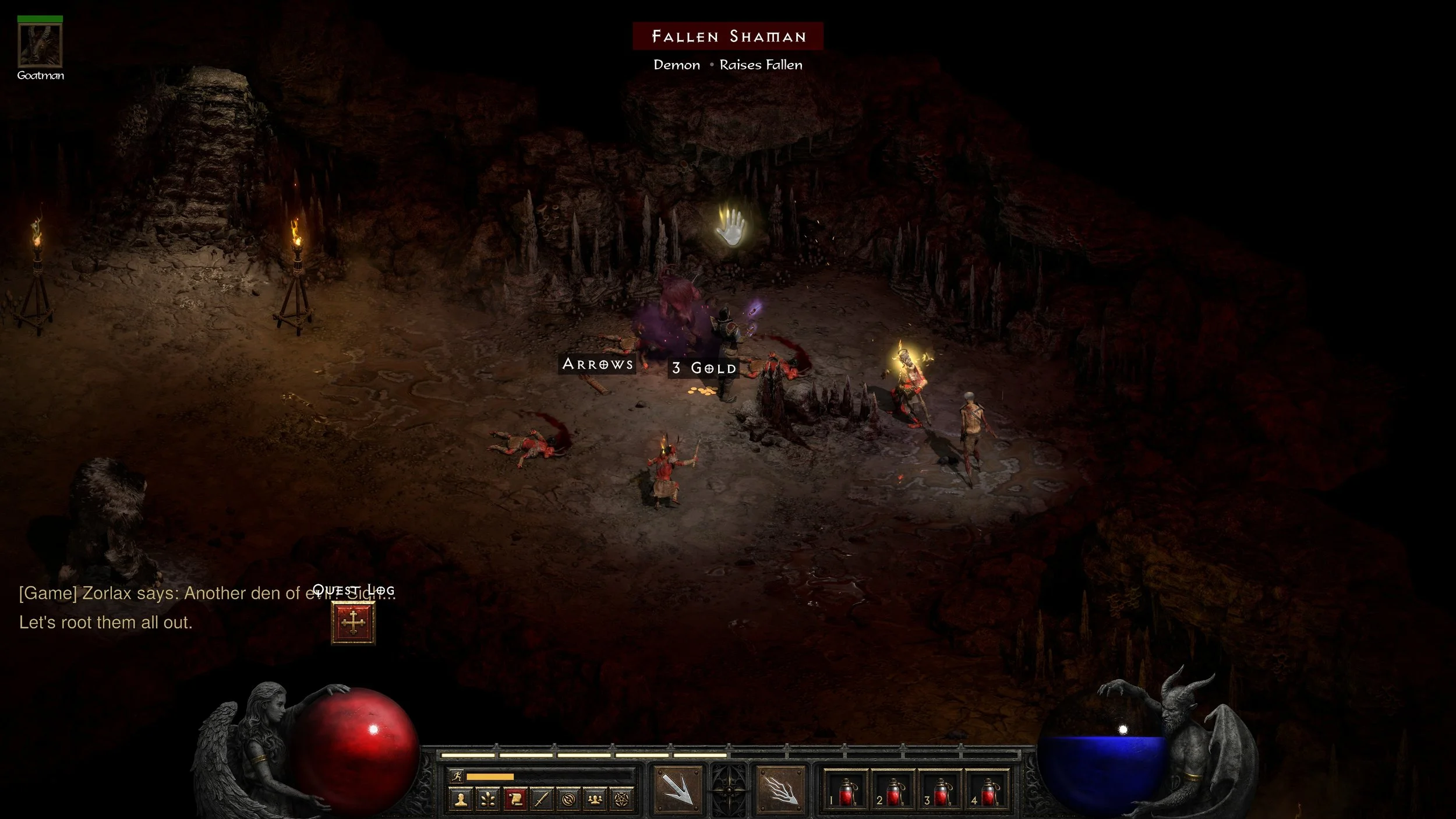The height and width of the screenshot is (819, 1456).
Task: Open the highlighted quest scroll icon
Action: click(x=515, y=800)
